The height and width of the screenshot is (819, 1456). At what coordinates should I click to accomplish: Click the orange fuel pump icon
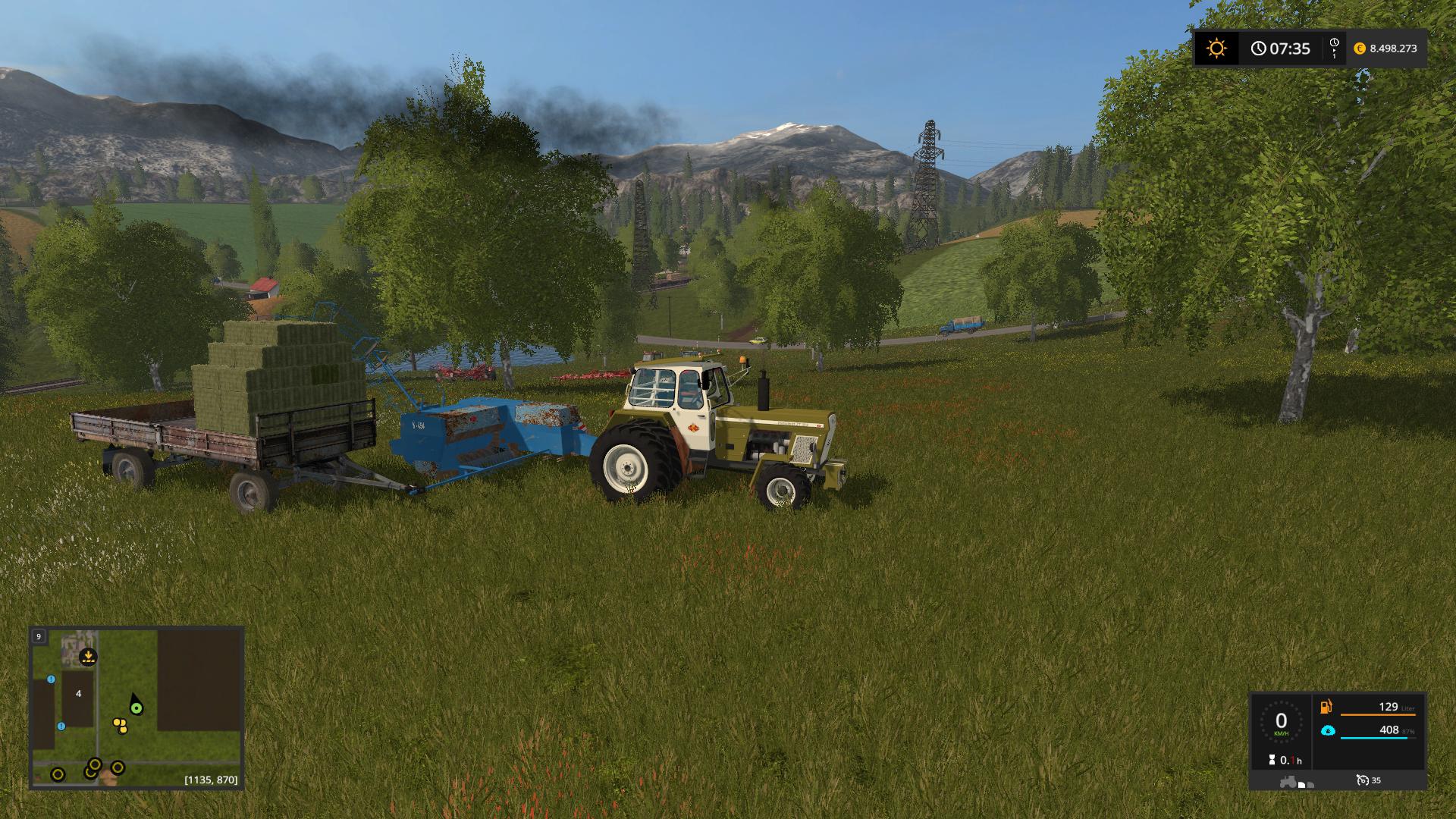[1326, 707]
